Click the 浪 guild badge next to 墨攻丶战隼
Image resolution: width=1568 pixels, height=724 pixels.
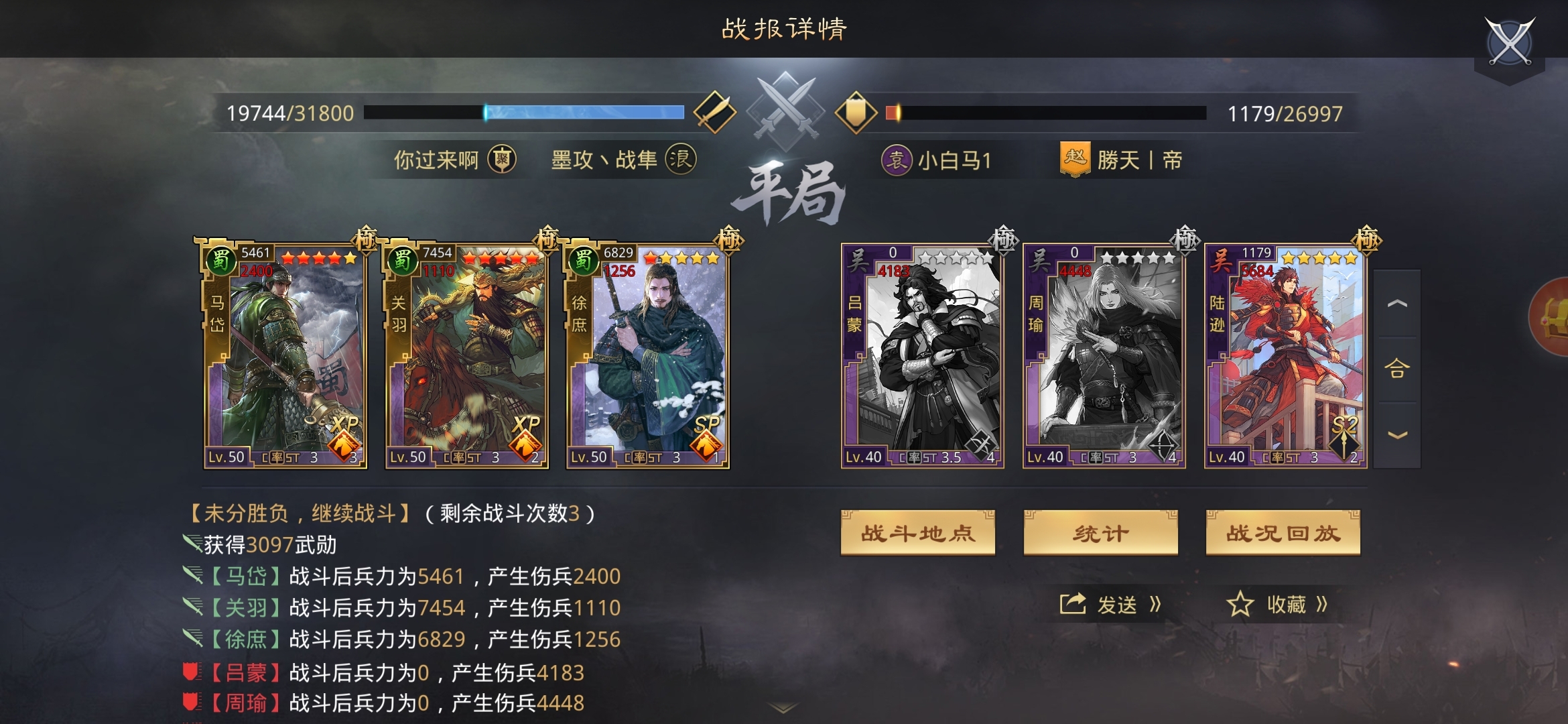[x=687, y=160]
